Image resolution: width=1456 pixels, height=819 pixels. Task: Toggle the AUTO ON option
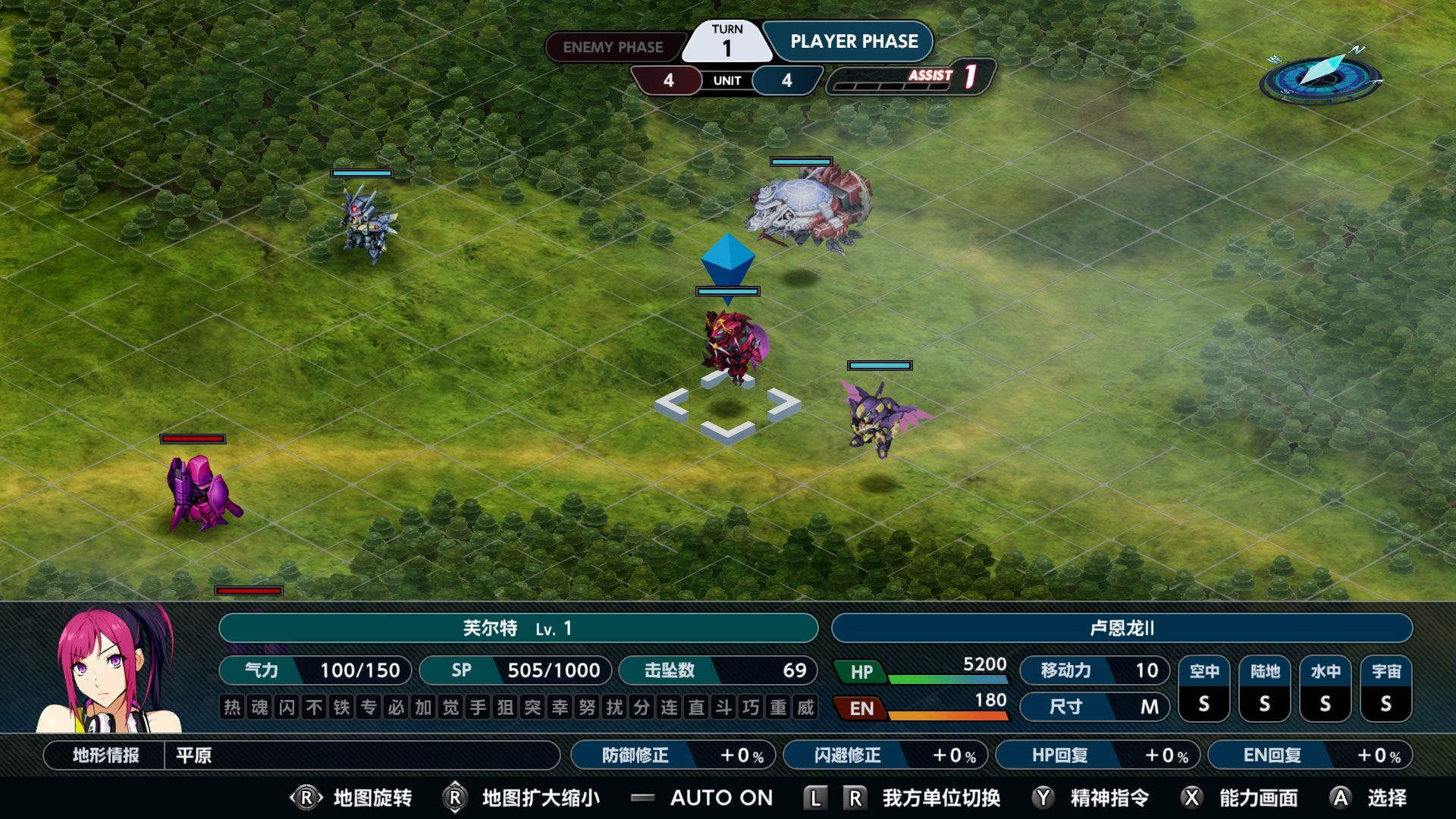(720, 798)
